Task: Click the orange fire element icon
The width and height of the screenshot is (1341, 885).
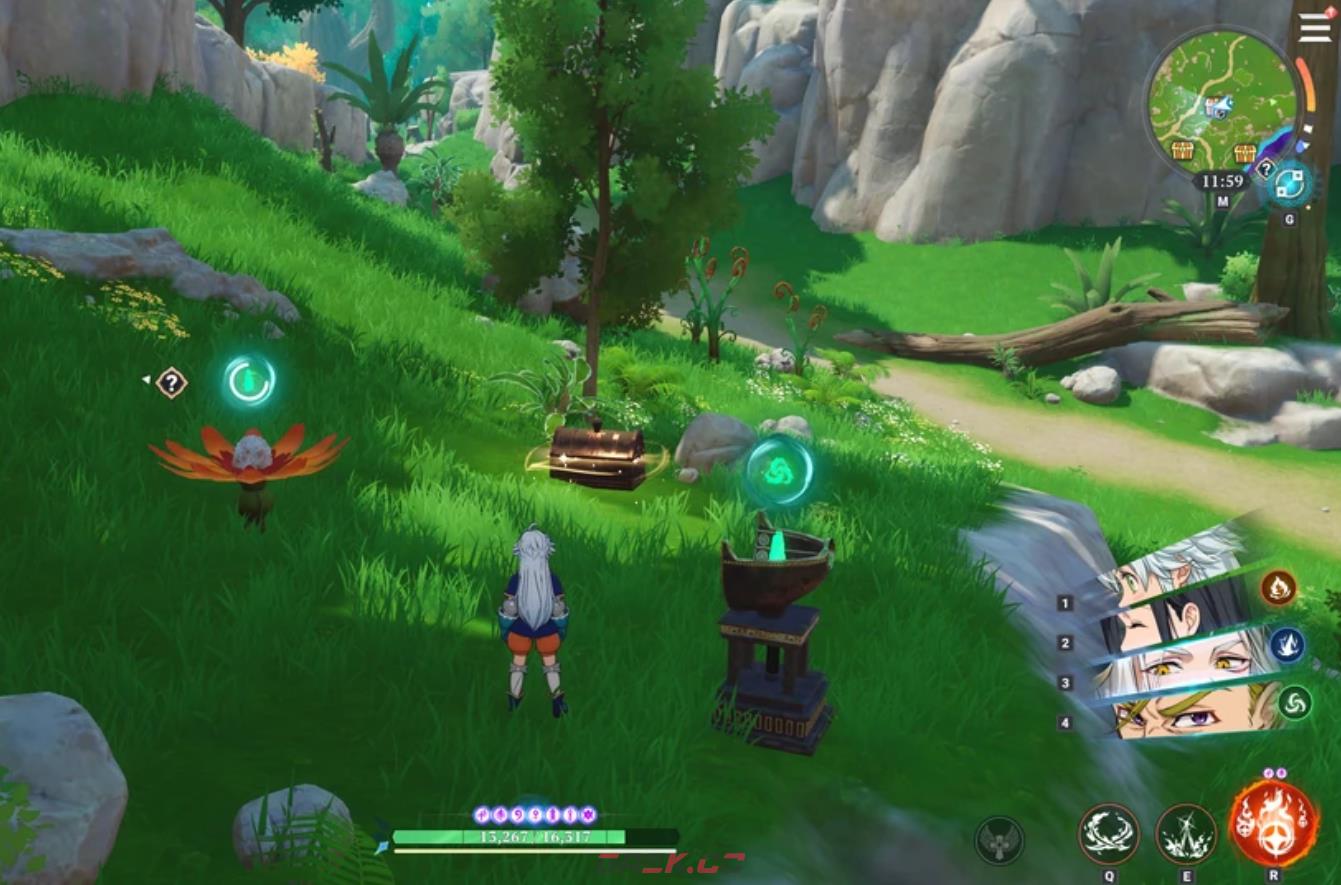Action: (1278, 588)
